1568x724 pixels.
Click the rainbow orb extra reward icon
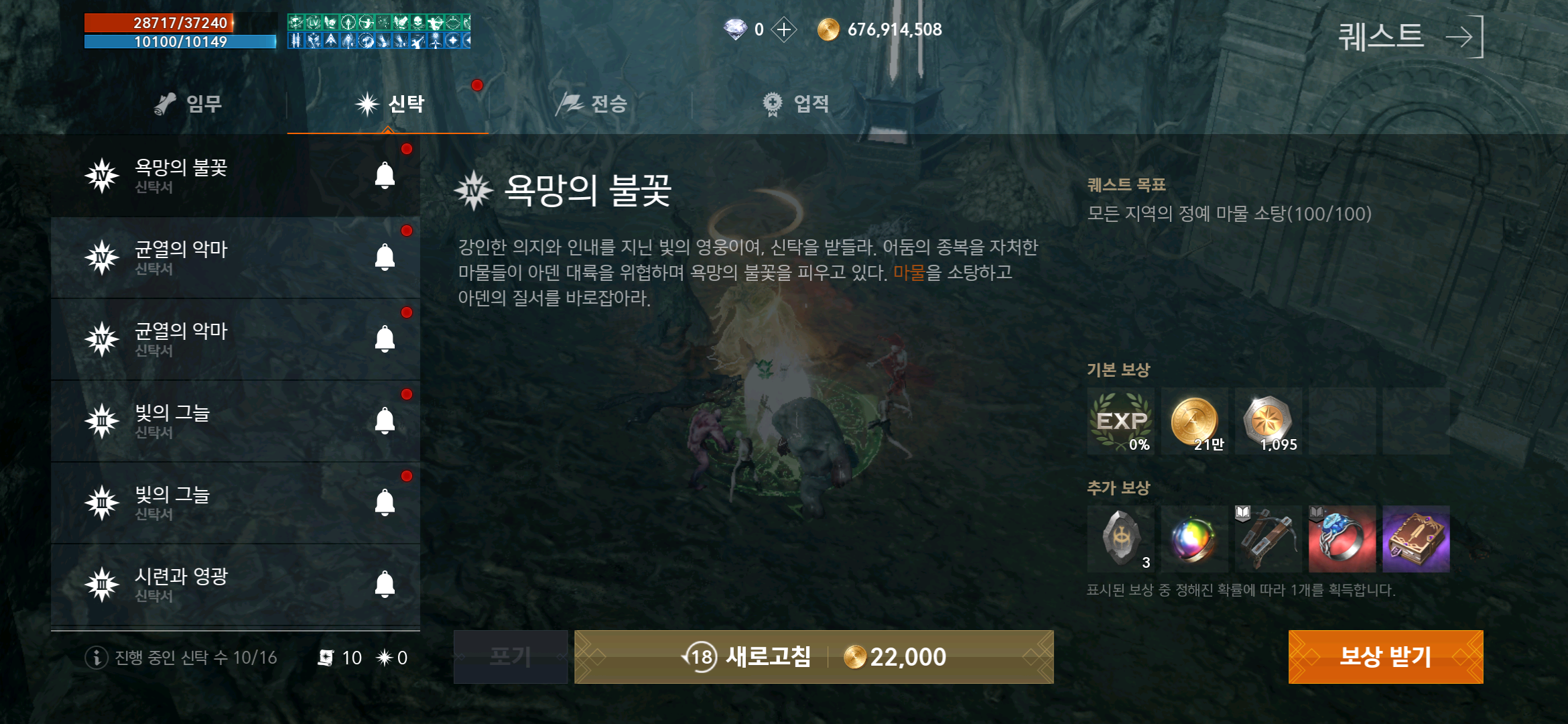coord(1193,540)
